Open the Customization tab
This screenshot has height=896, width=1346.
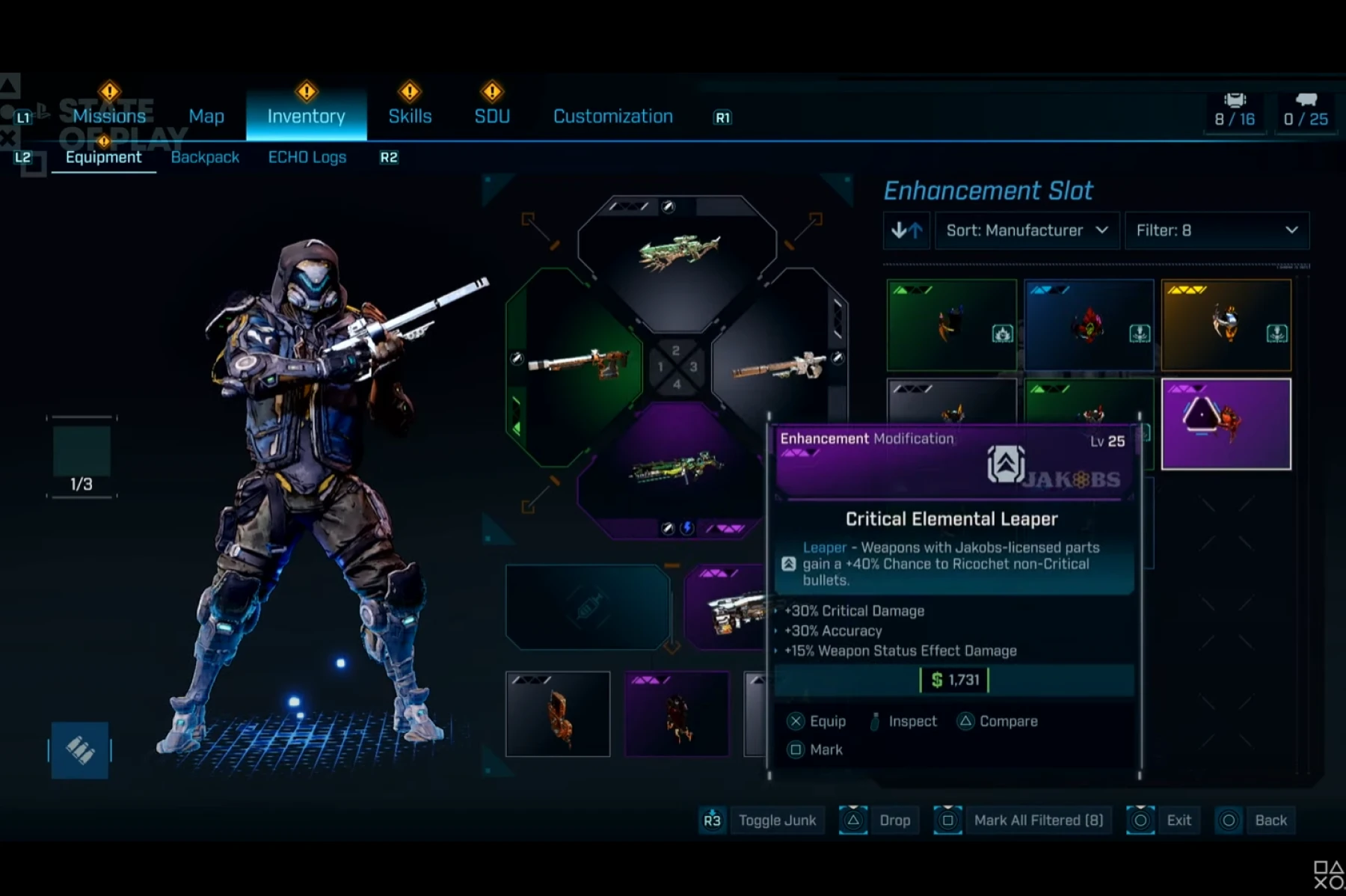pos(613,116)
